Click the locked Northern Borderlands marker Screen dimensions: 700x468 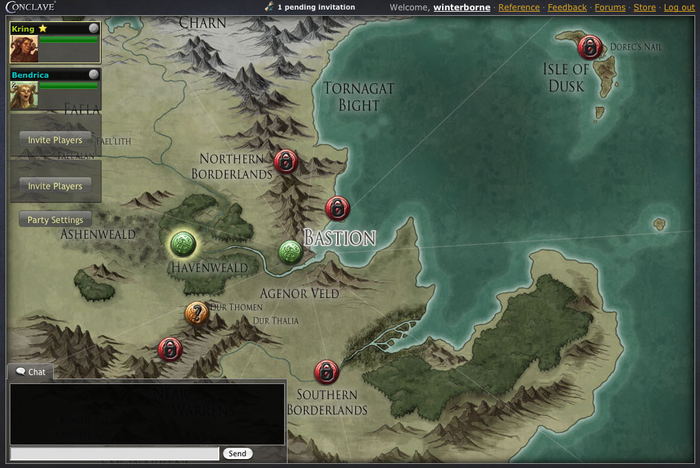click(x=286, y=160)
